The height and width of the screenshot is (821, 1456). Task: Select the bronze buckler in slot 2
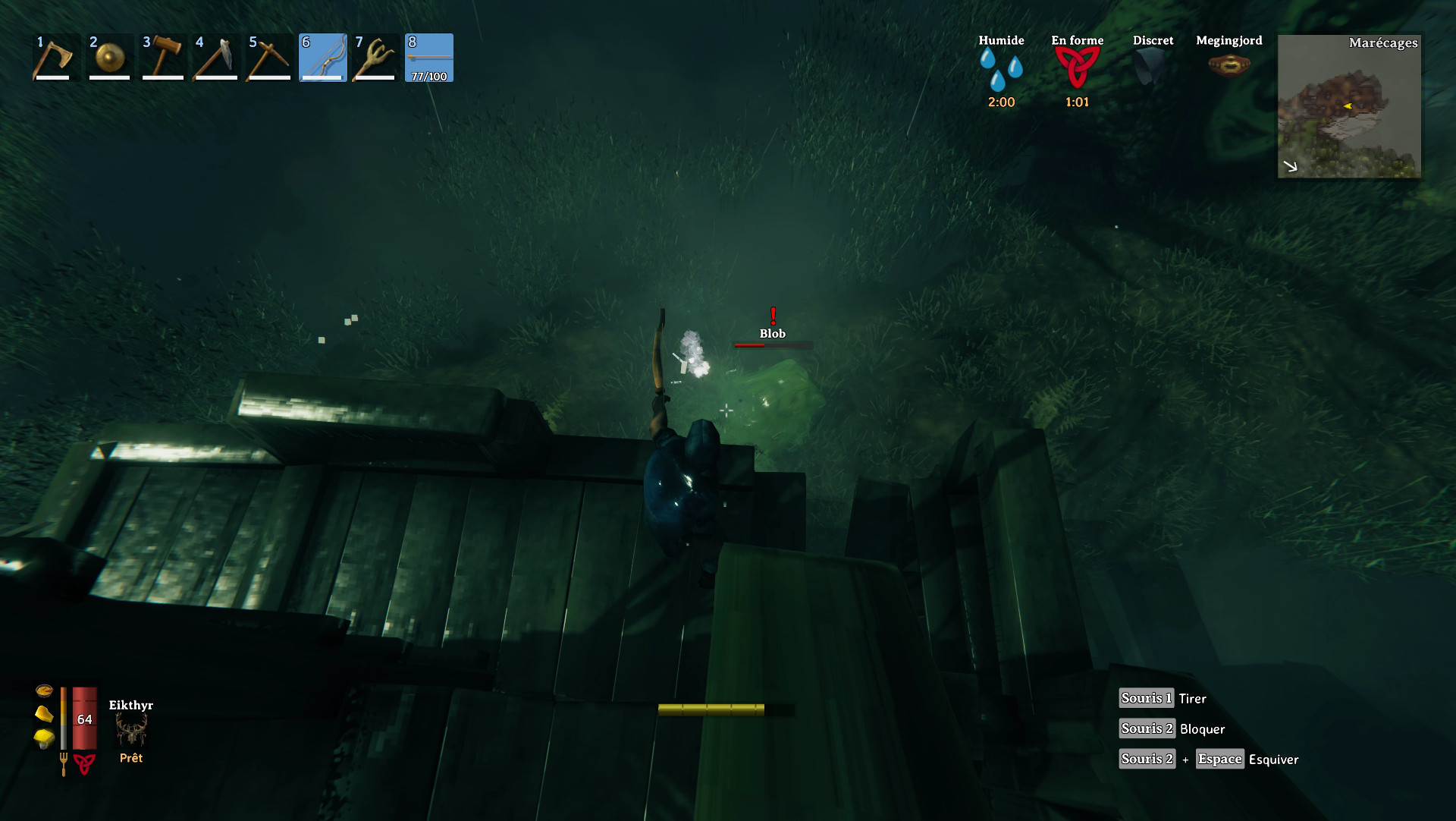coord(108,57)
